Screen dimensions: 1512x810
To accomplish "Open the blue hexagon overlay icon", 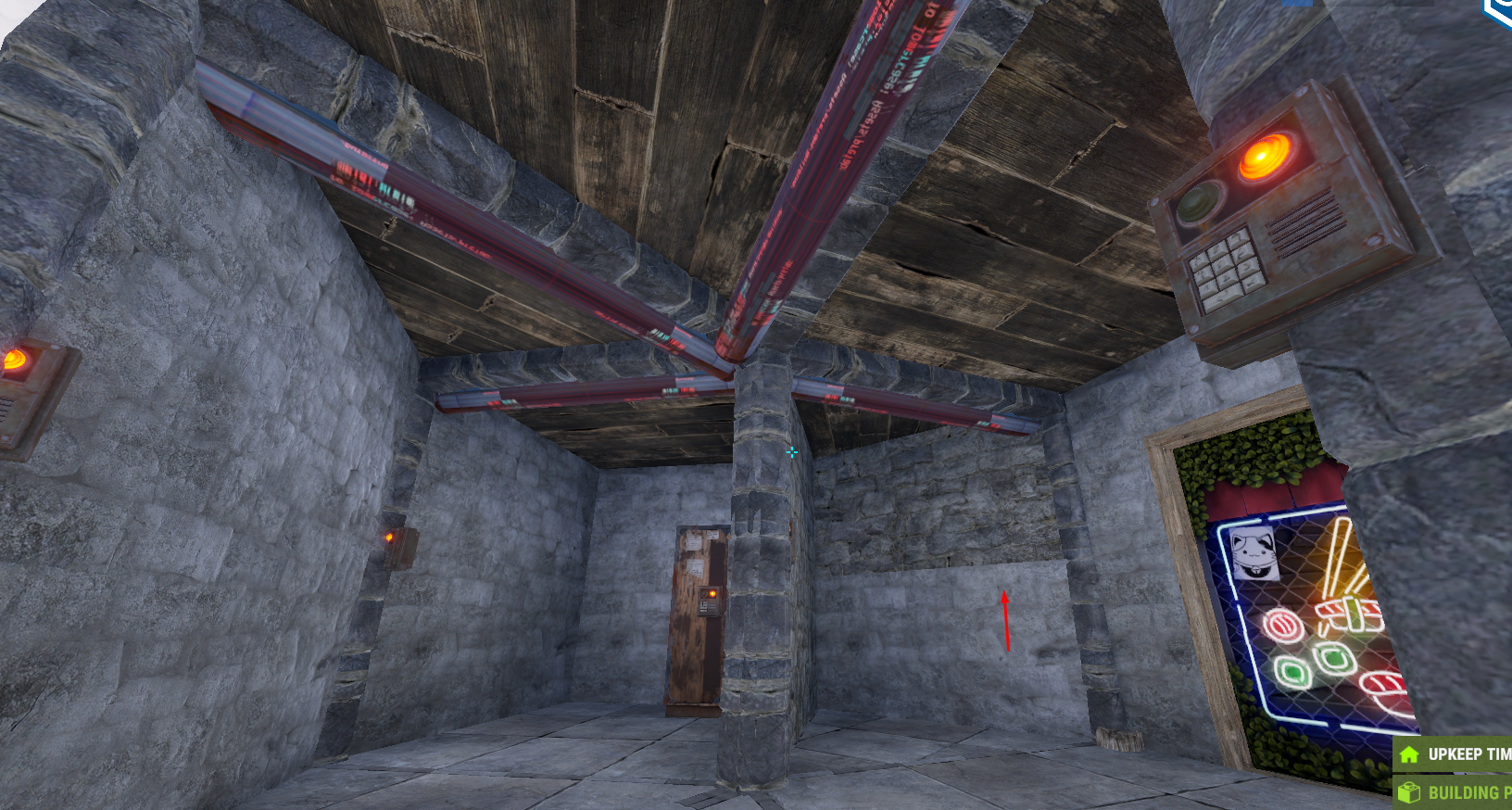I will 1499,11.
